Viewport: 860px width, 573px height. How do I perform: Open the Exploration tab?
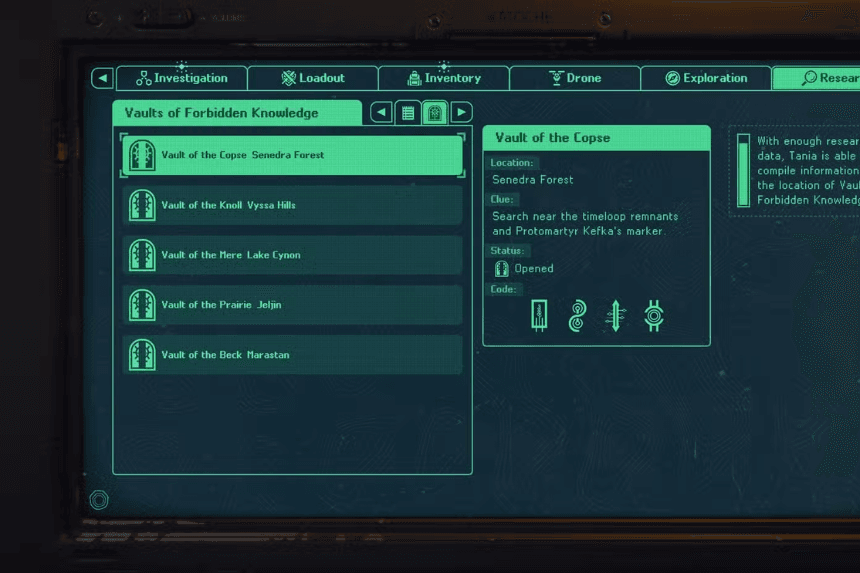[x=706, y=78]
